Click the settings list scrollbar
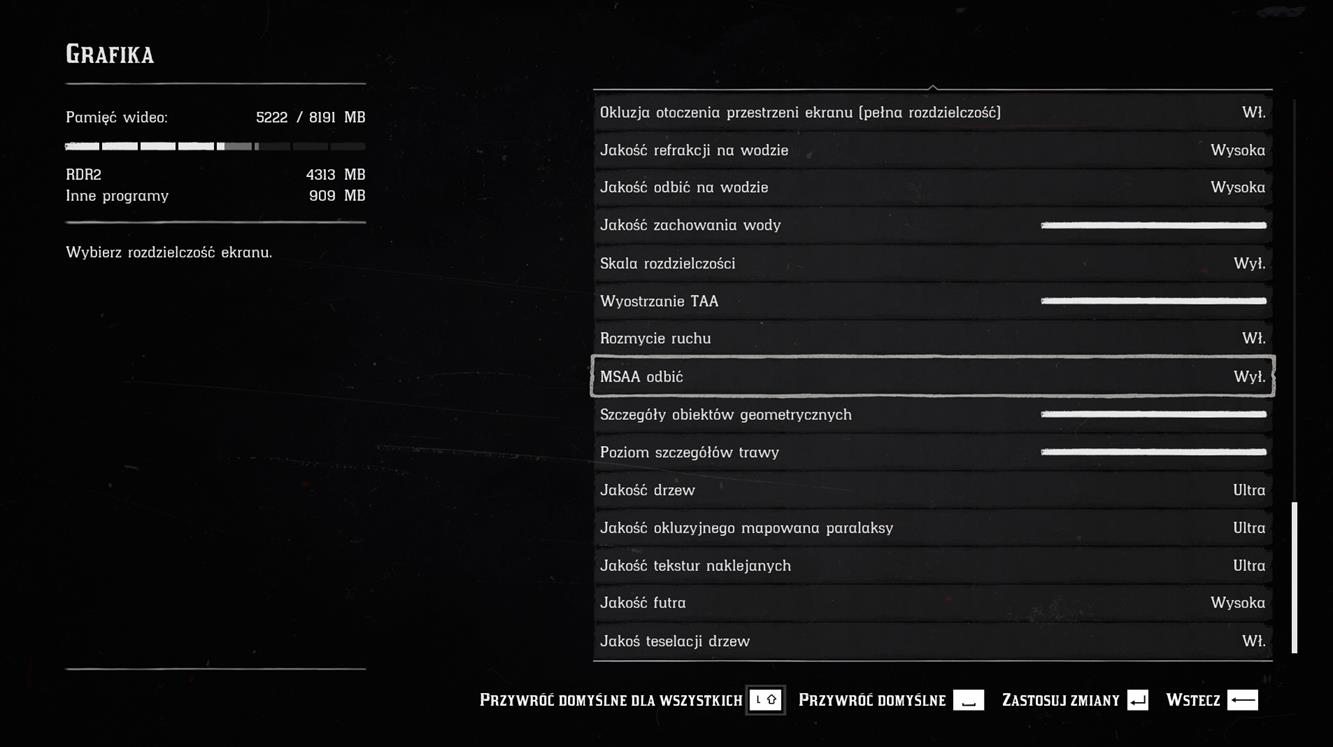The height and width of the screenshot is (747, 1333). tap(1294, 577)
